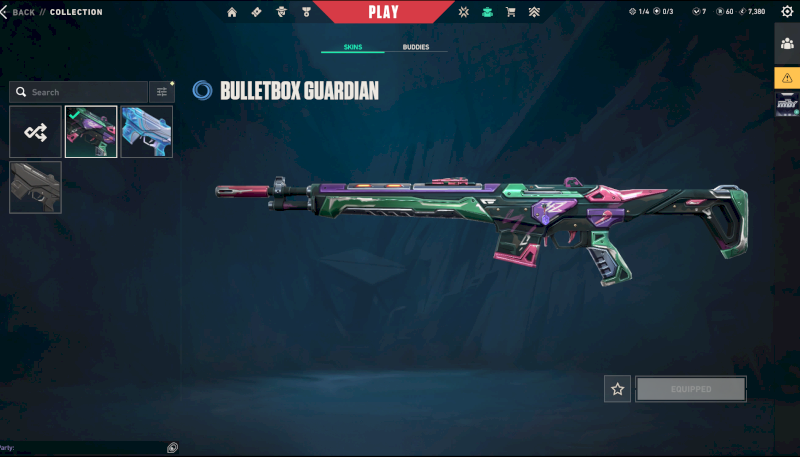Choose the random shuffle skin tile

click(35, 132)
